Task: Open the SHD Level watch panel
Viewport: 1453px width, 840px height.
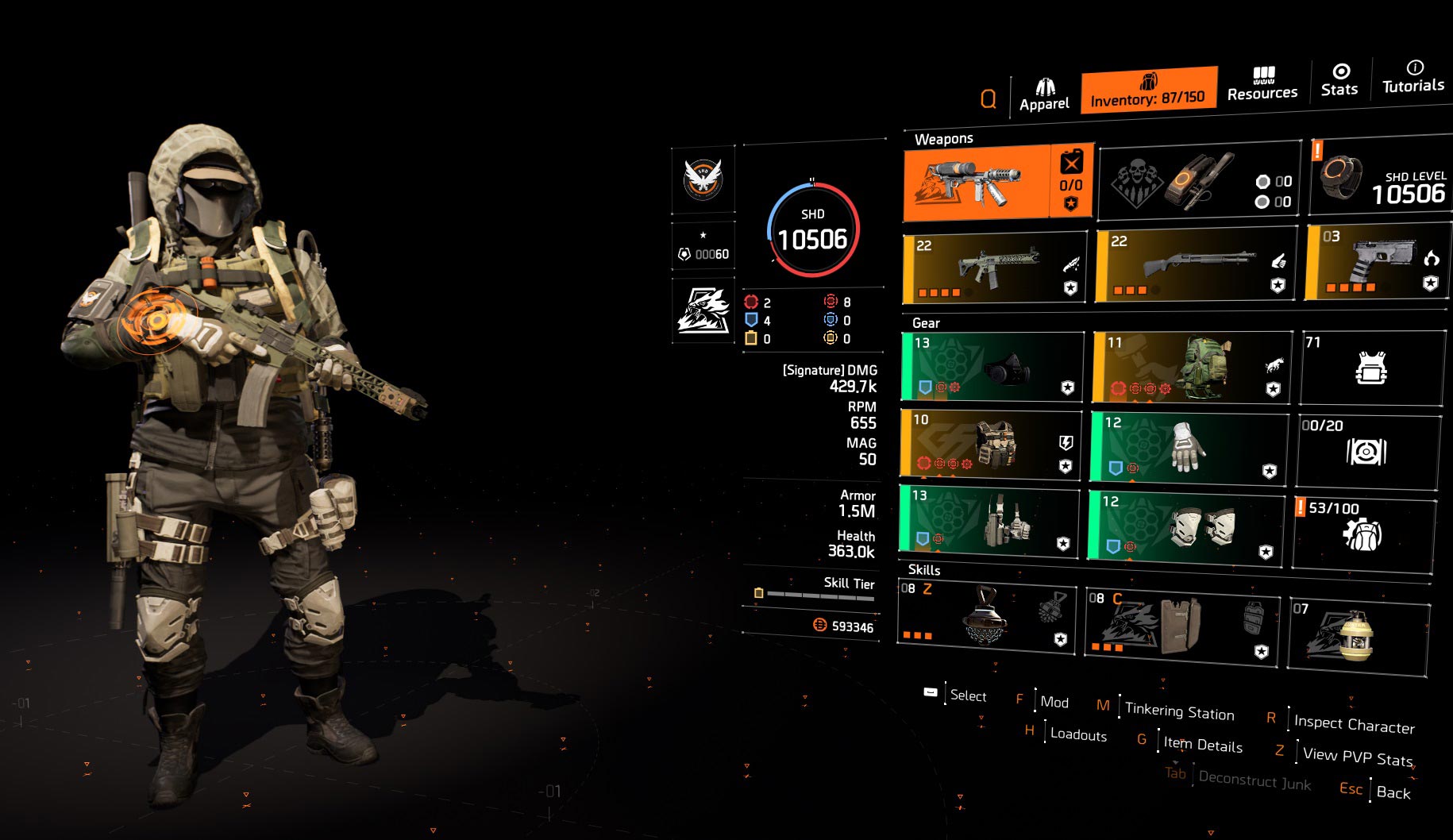Action: tap(1380, 175)
